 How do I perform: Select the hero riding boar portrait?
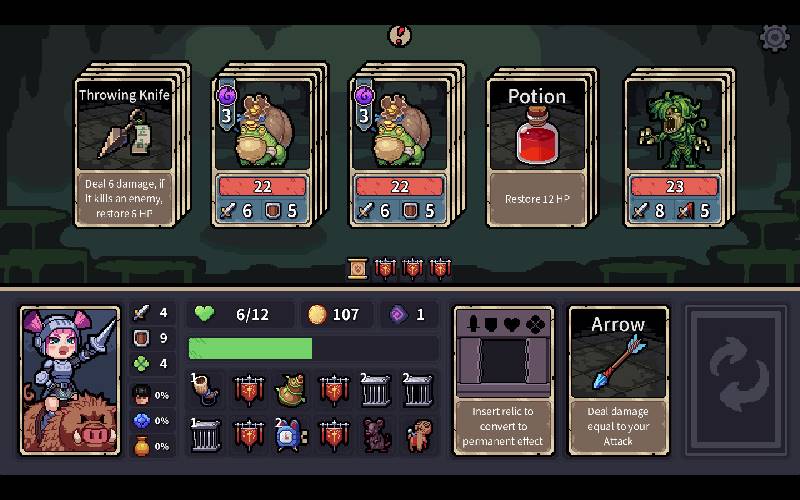[70, 380]
